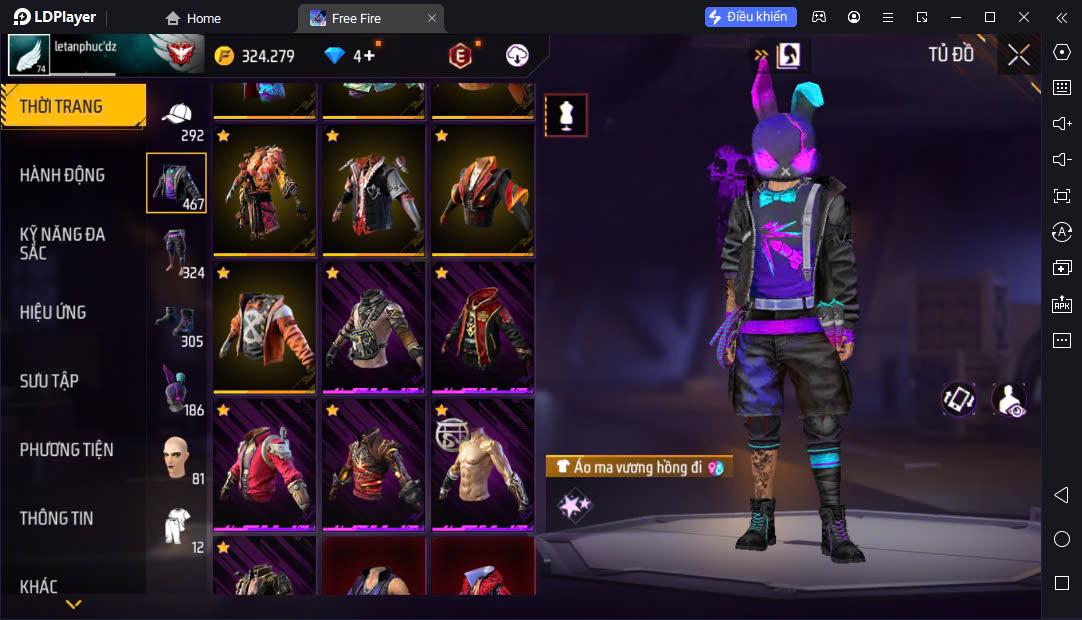Open the letanphuc'dz player profile

pyautogui.click(x=28, y=55)
